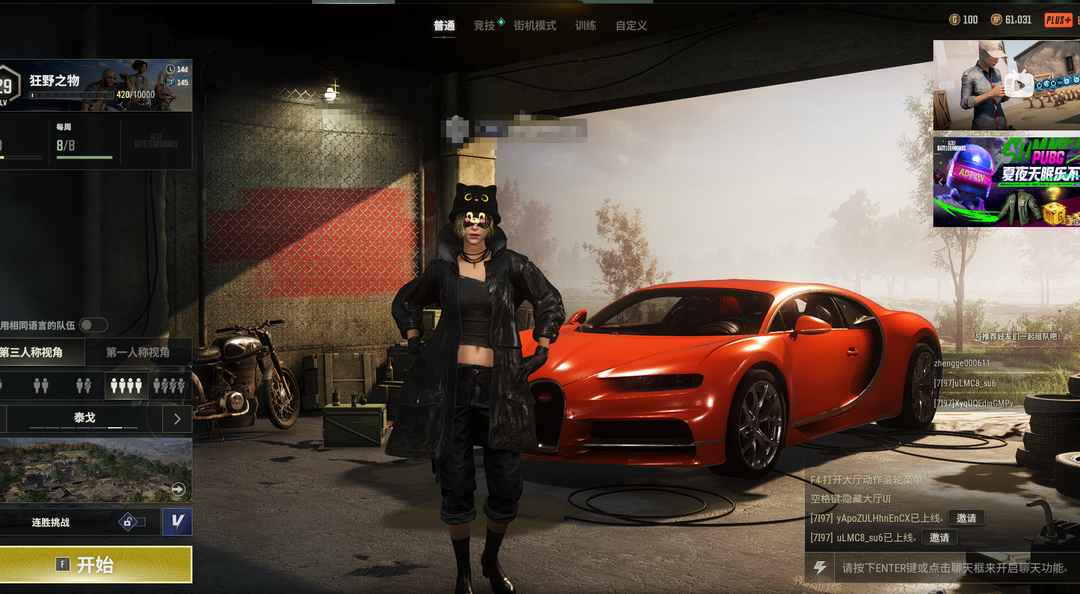Screen dimensions: 1080x594
Task: Select the 普通 normal mode tab
Action: [x=444, y=26]
